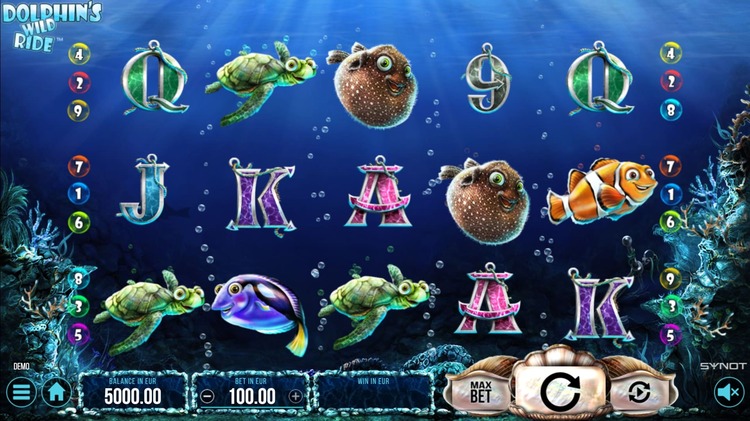
Task: Activate the autoplay button
Action: point(631,392)
